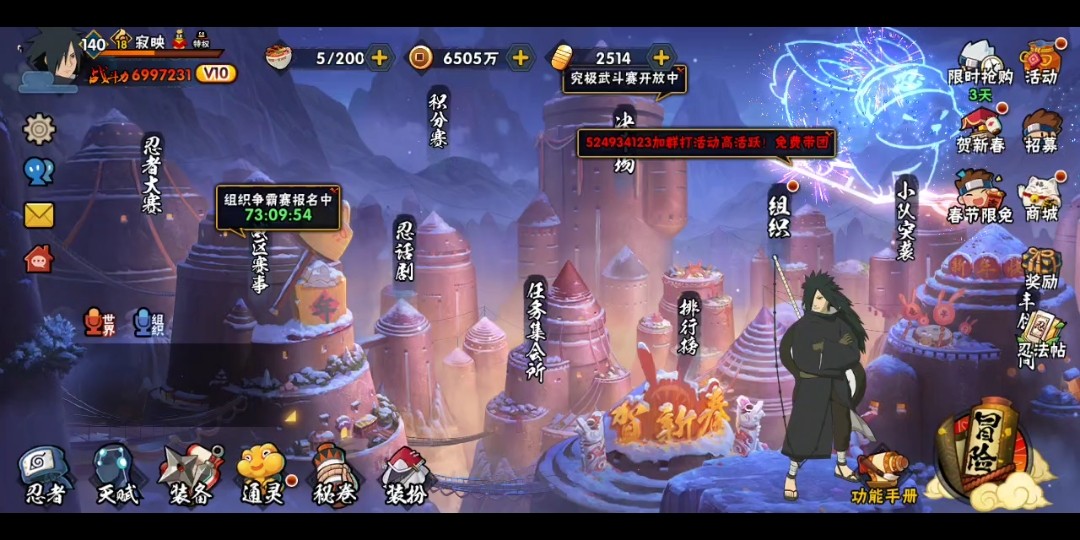Open the 忍者 (Ninja) menu

point(44,474)
